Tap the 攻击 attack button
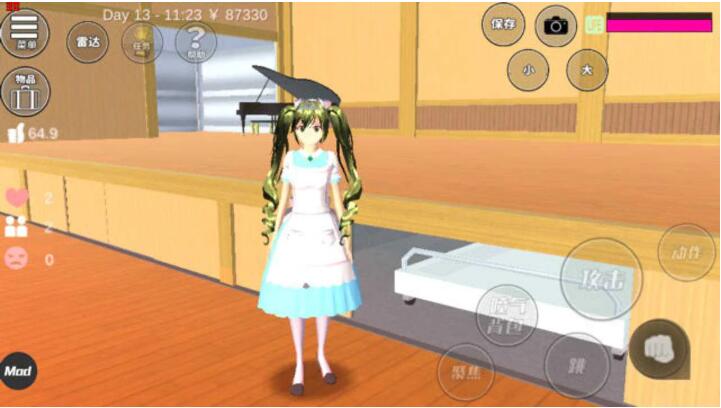Screen dimensions: 721x408 pos(601,280)
